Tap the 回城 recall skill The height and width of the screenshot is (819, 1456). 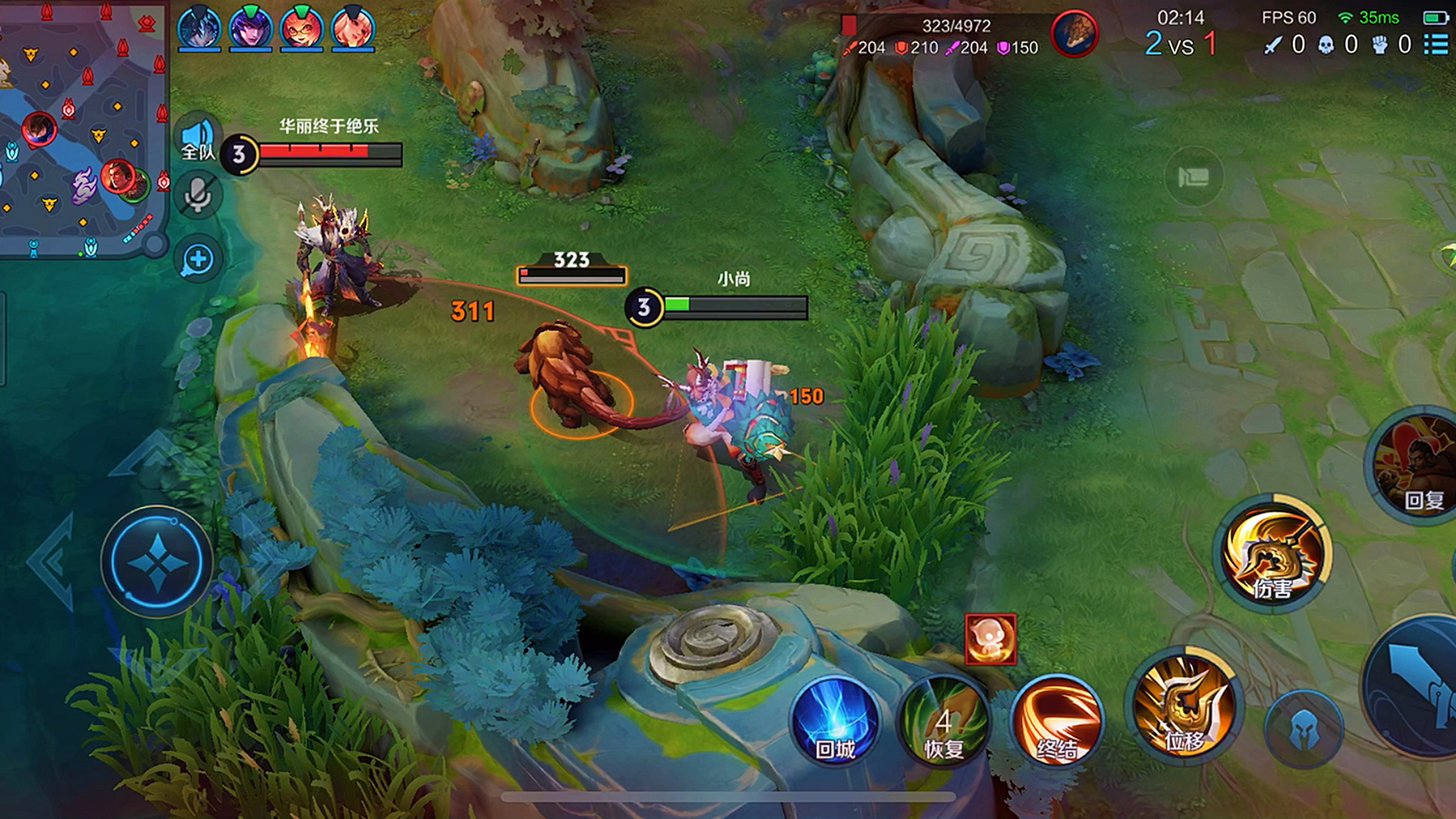click(835, 721)
